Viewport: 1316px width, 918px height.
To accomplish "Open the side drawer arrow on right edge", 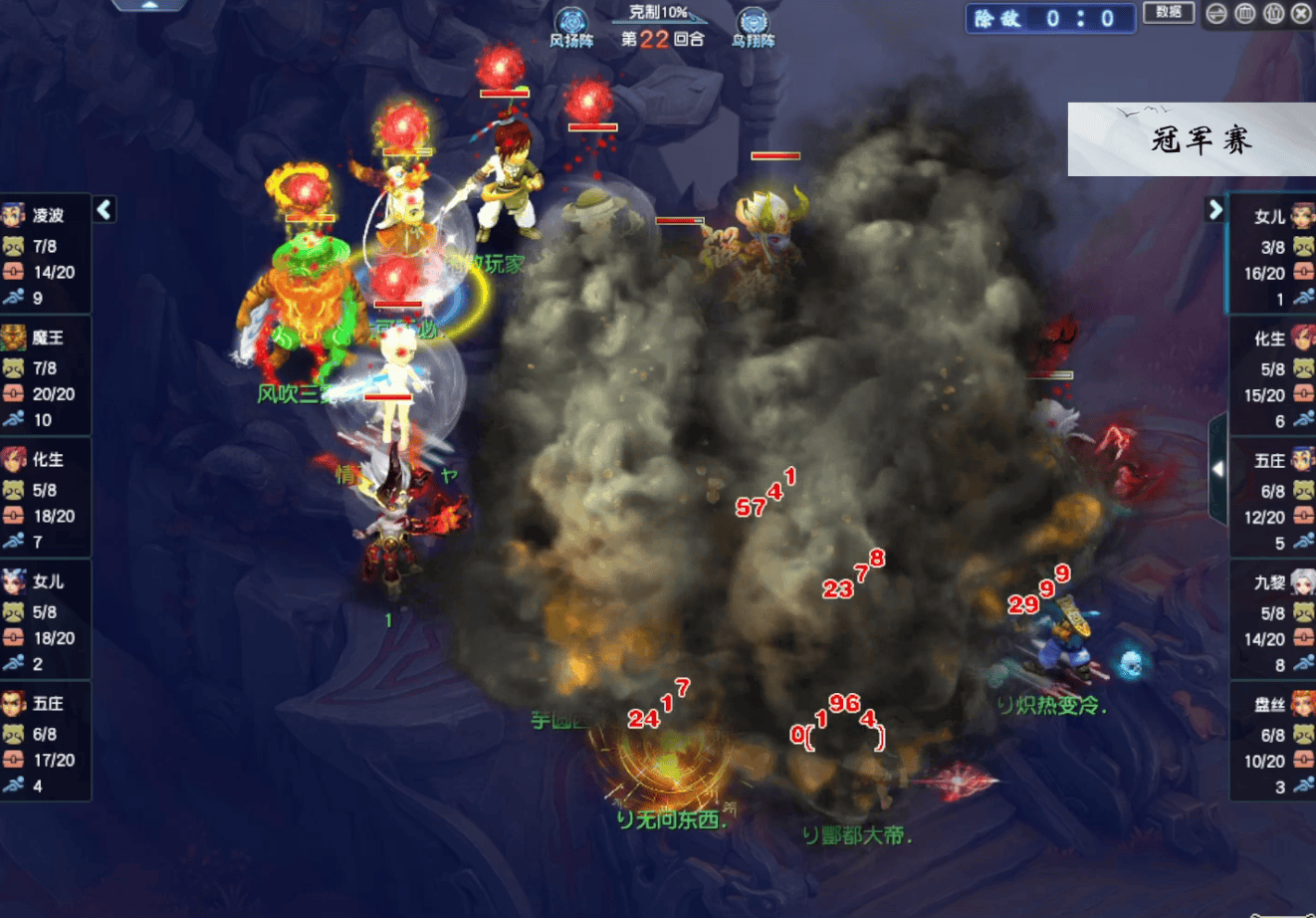I will tap(1217, 469).
